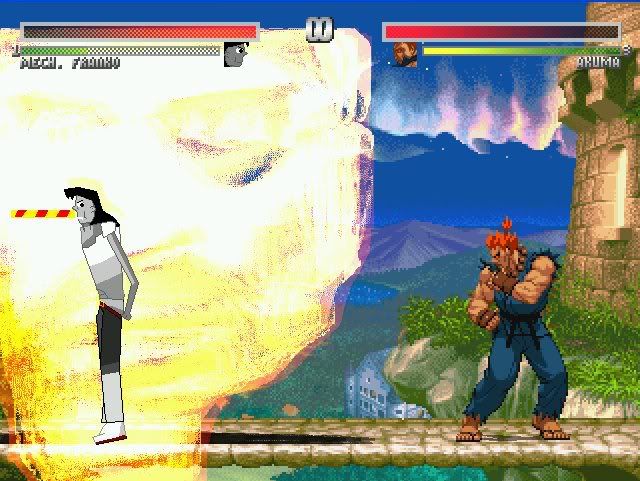This screenshot has height=481, width=640.
Task: Select Mech. Fabano's character portrait
Action: (x=235, y=54)
